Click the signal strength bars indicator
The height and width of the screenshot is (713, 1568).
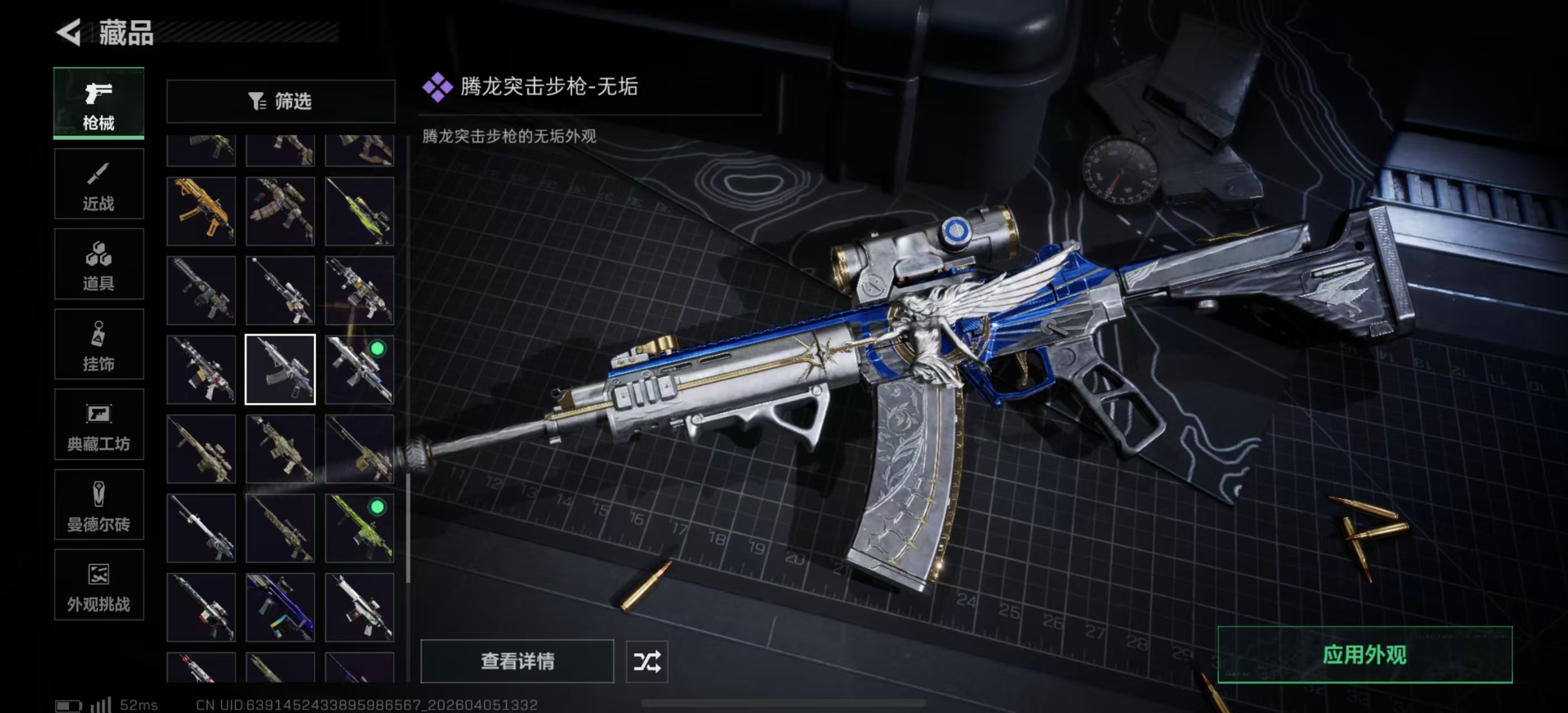coord(102,705)
